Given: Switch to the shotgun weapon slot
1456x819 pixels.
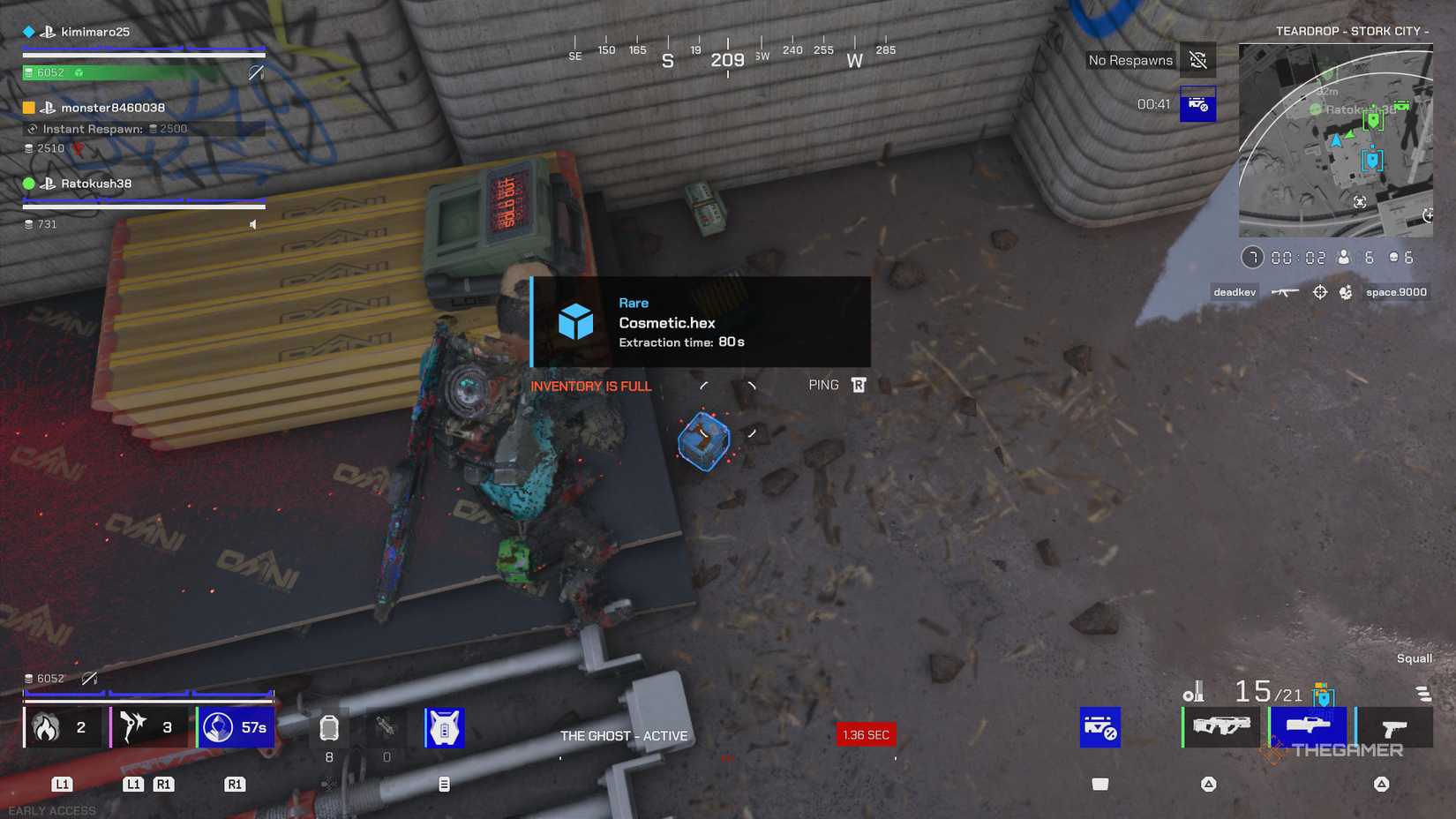Looking at the screenshot, I should coord(1309,725).
